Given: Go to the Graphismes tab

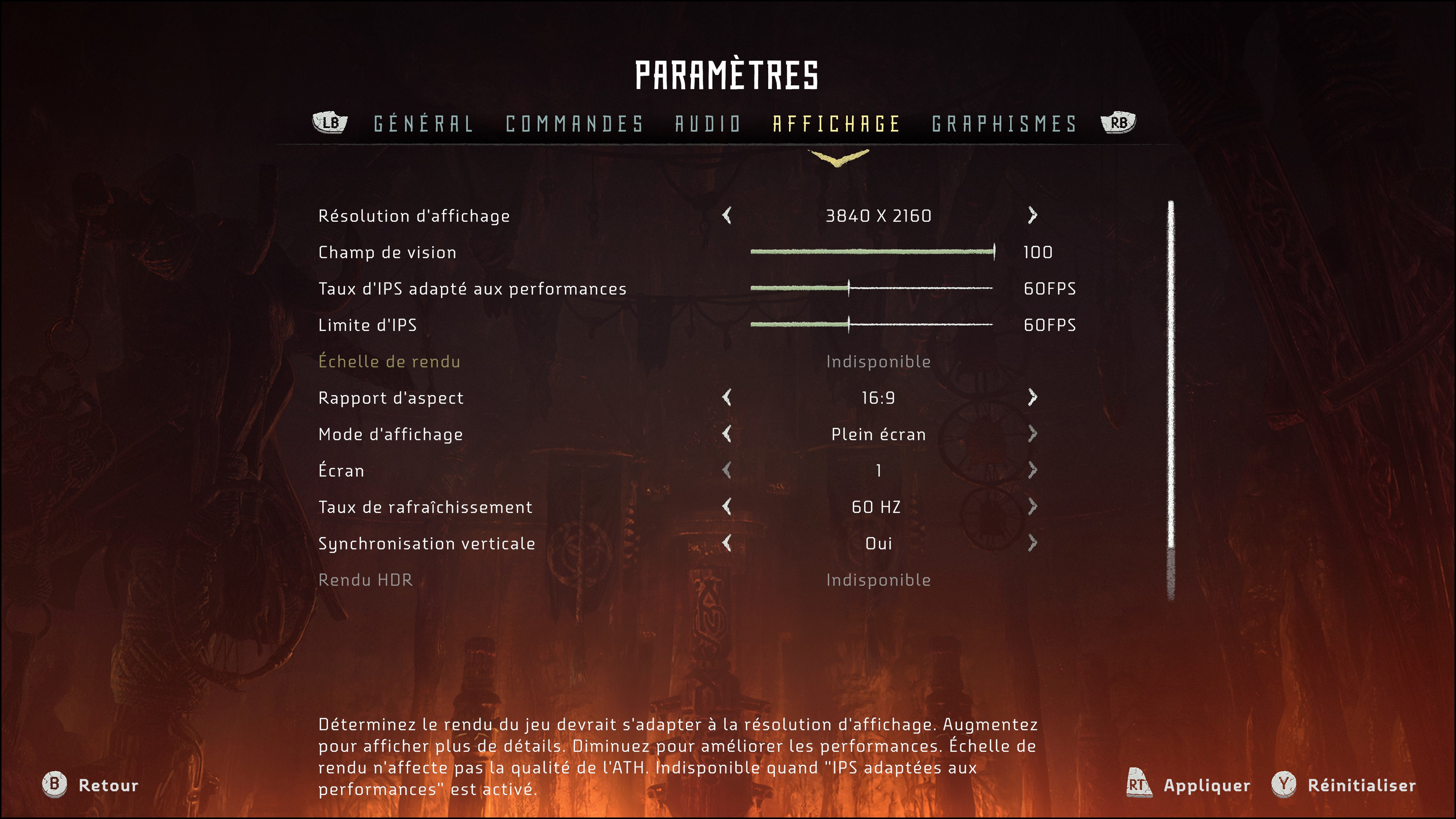Looking at the screenshot, I should click(1004, 124).
